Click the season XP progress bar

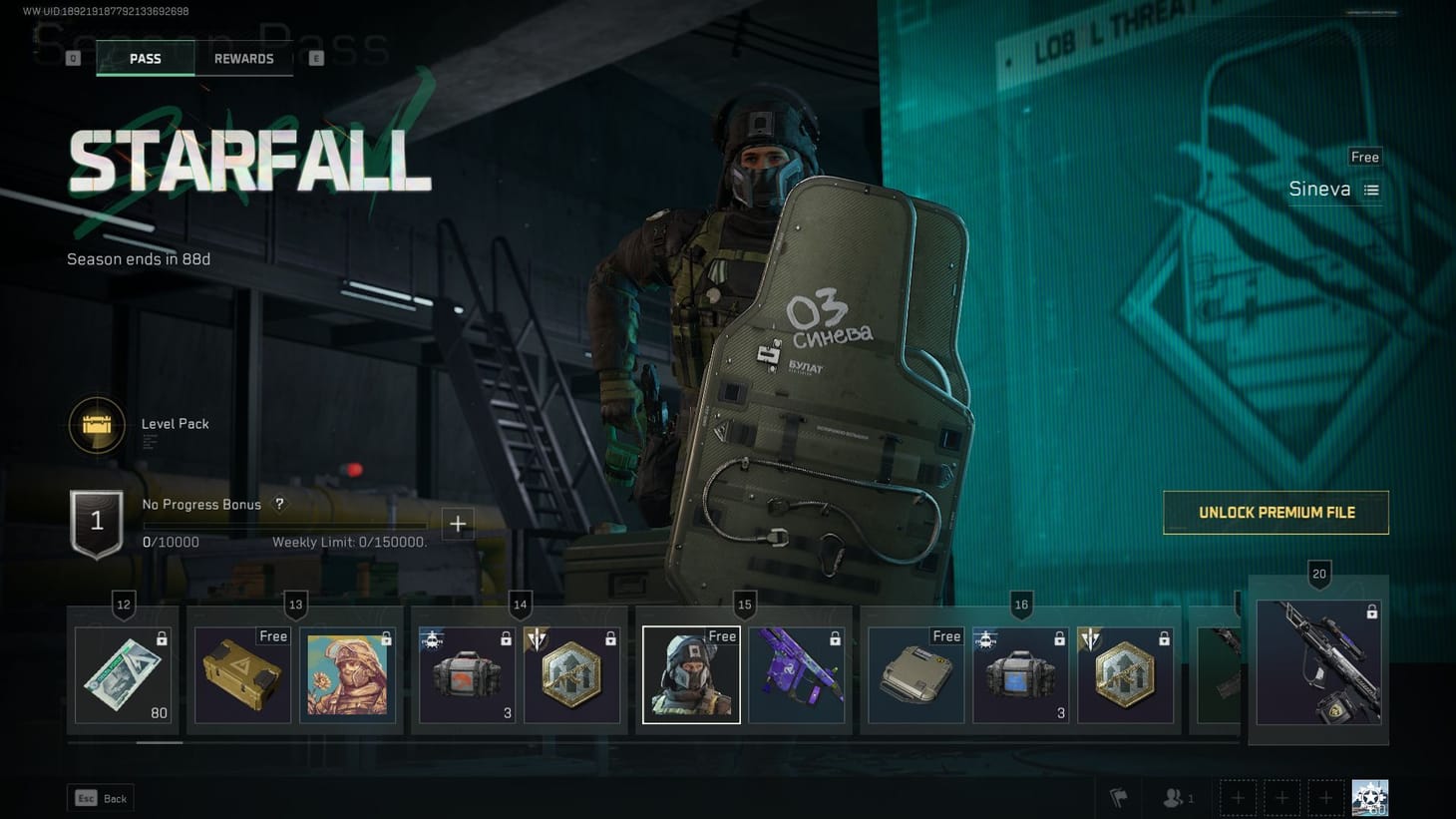click(284, 525)
